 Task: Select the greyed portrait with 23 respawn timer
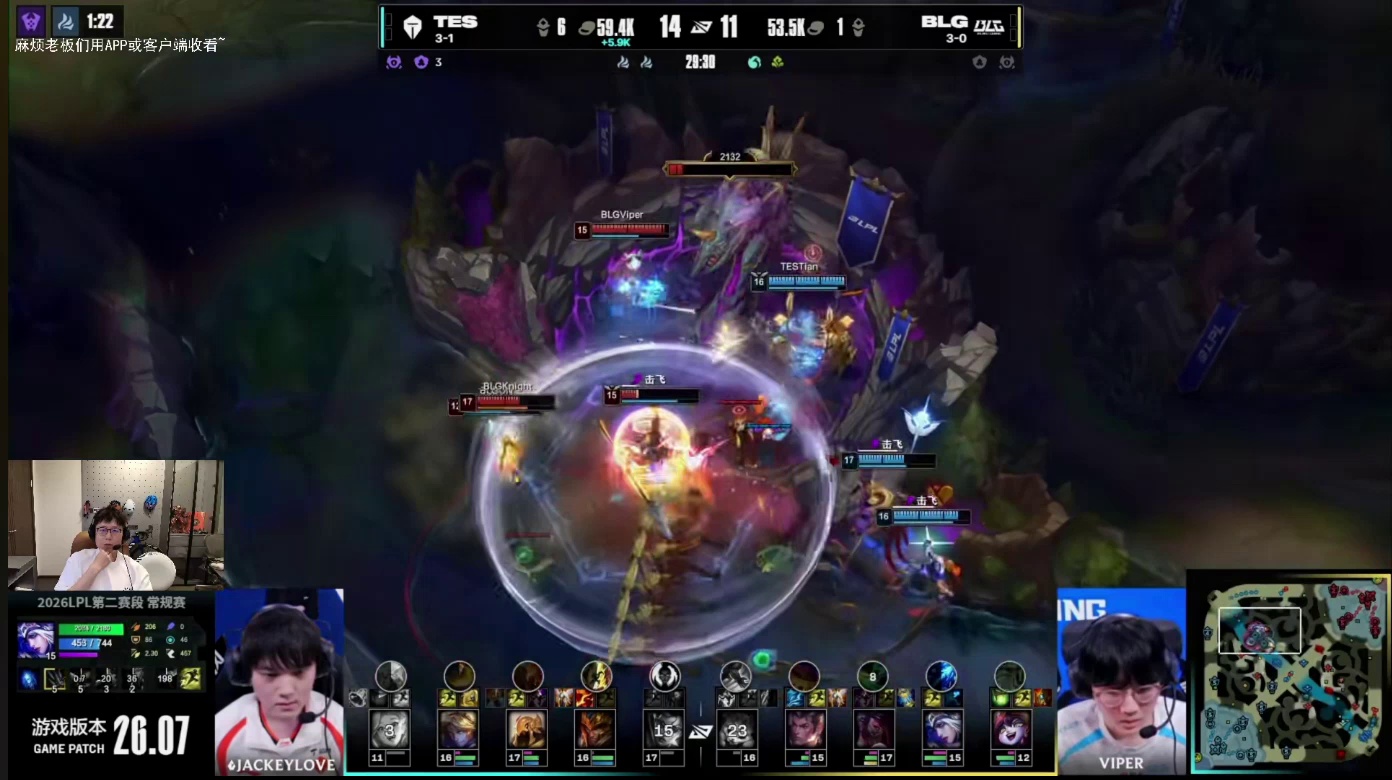[737, 729]
